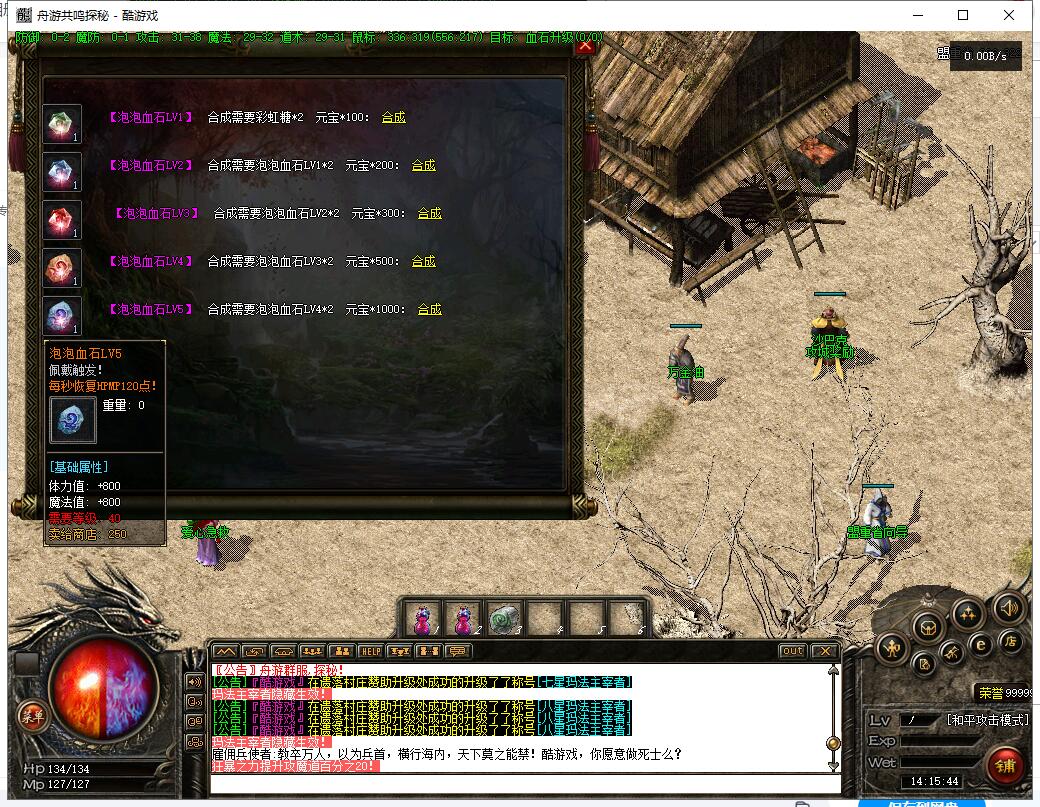Screen dimensions: 1040x807
Task: Open the HELP button above chat
Action: tap(371, 651)
